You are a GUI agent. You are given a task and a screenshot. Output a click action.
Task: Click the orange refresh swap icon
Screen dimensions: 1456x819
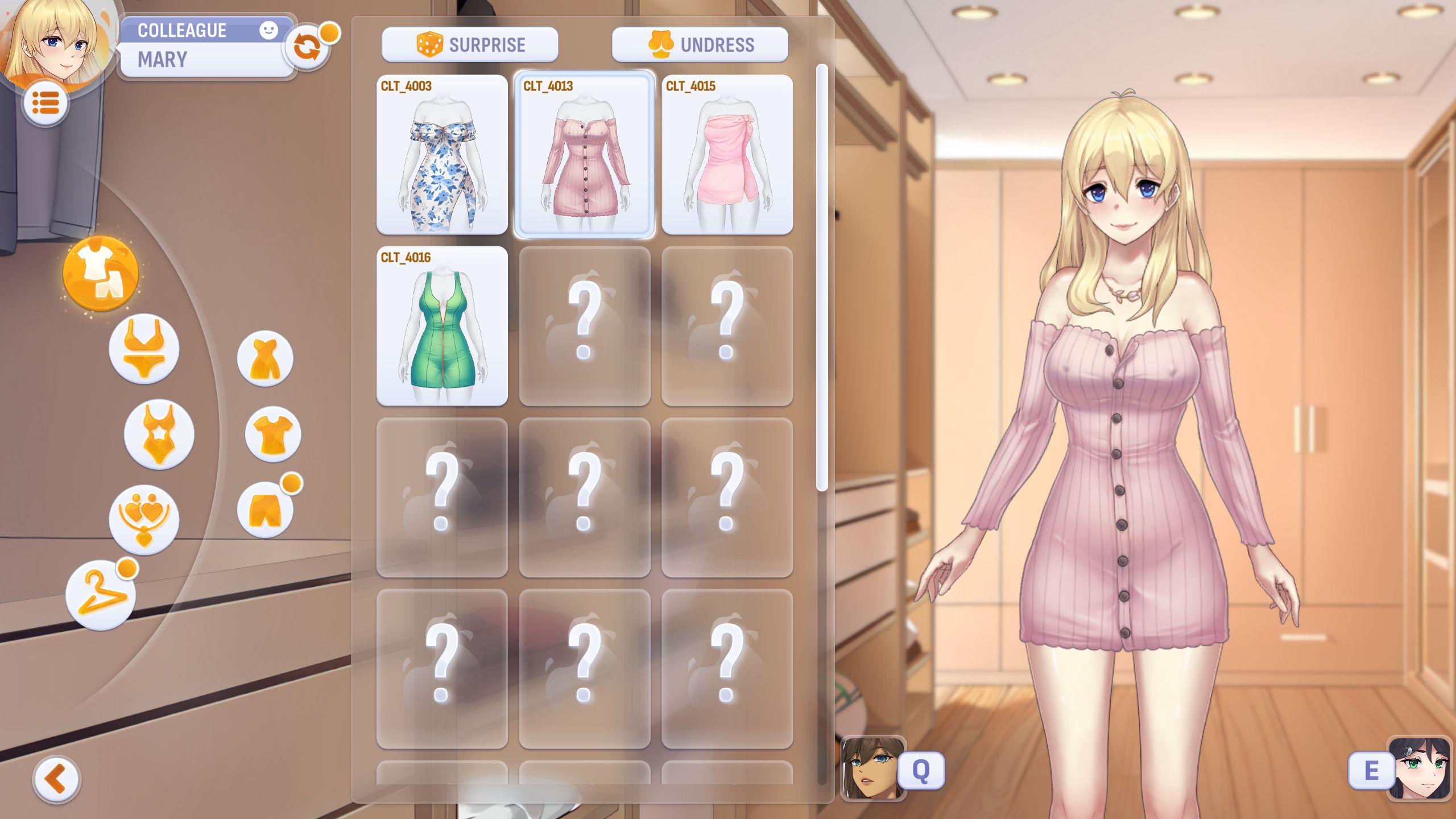[307, 48]
